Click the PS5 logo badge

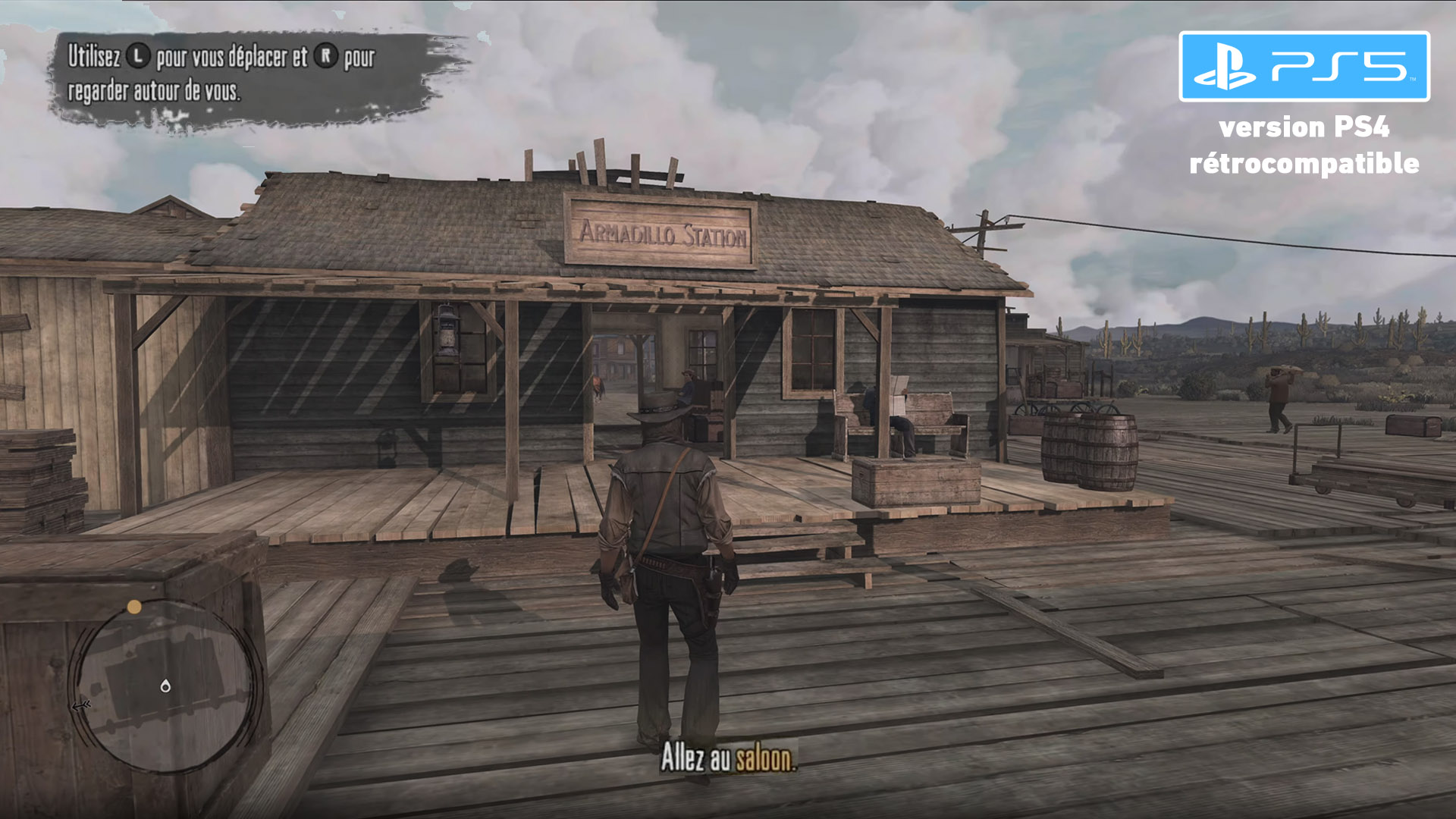point(1304,67)
